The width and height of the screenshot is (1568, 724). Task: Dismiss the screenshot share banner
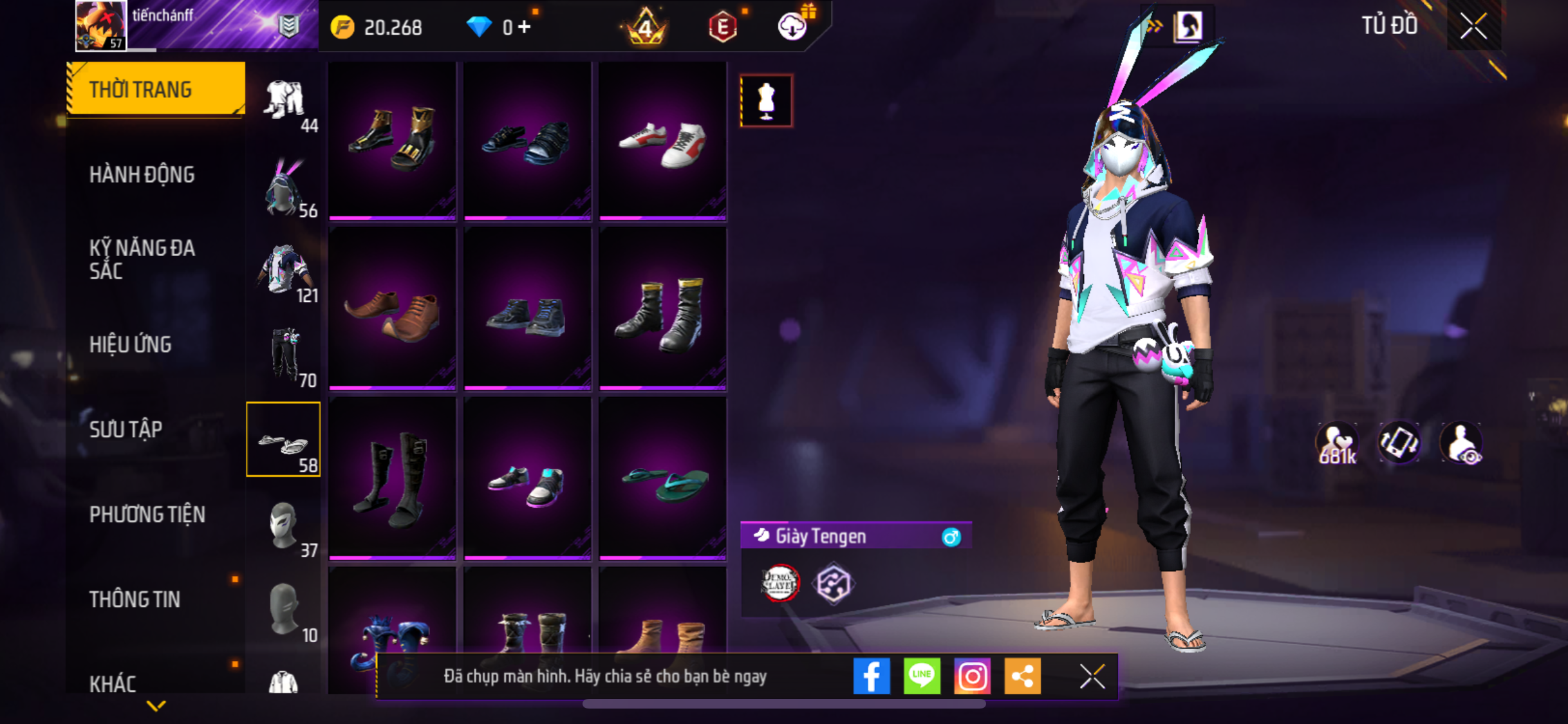pos(1092,676)
